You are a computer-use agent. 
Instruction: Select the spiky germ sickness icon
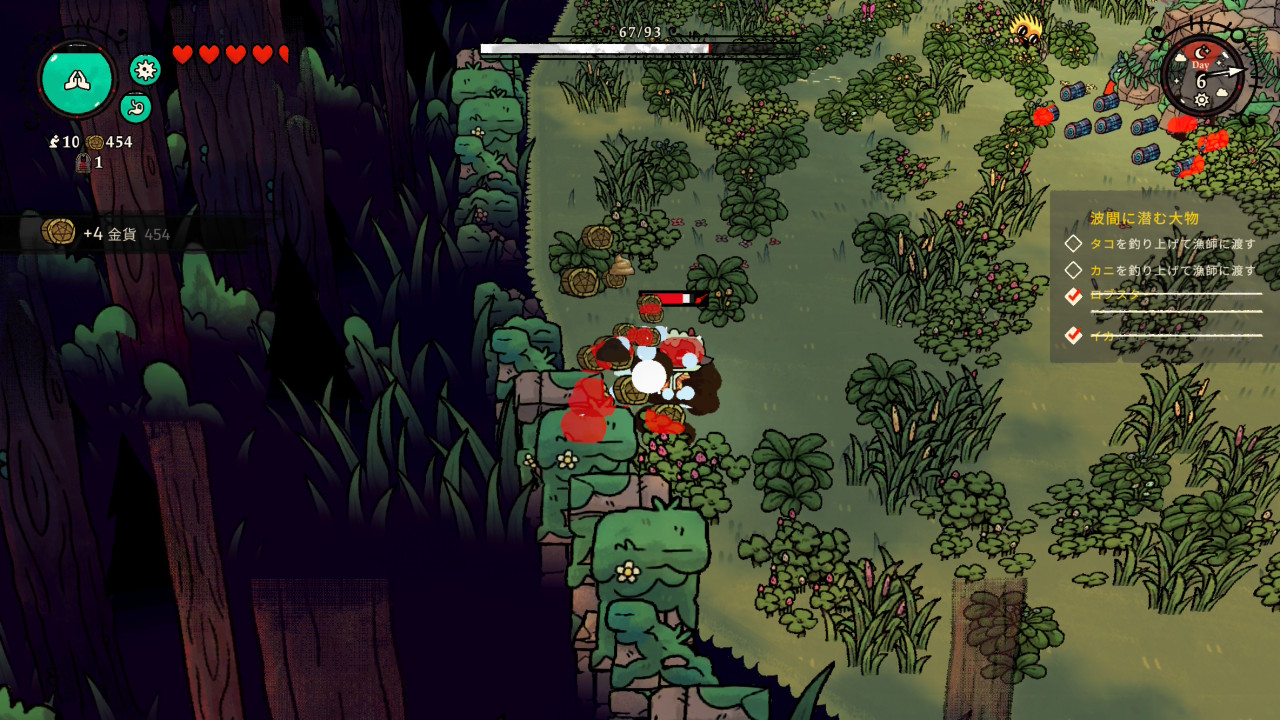coord(146,69)
